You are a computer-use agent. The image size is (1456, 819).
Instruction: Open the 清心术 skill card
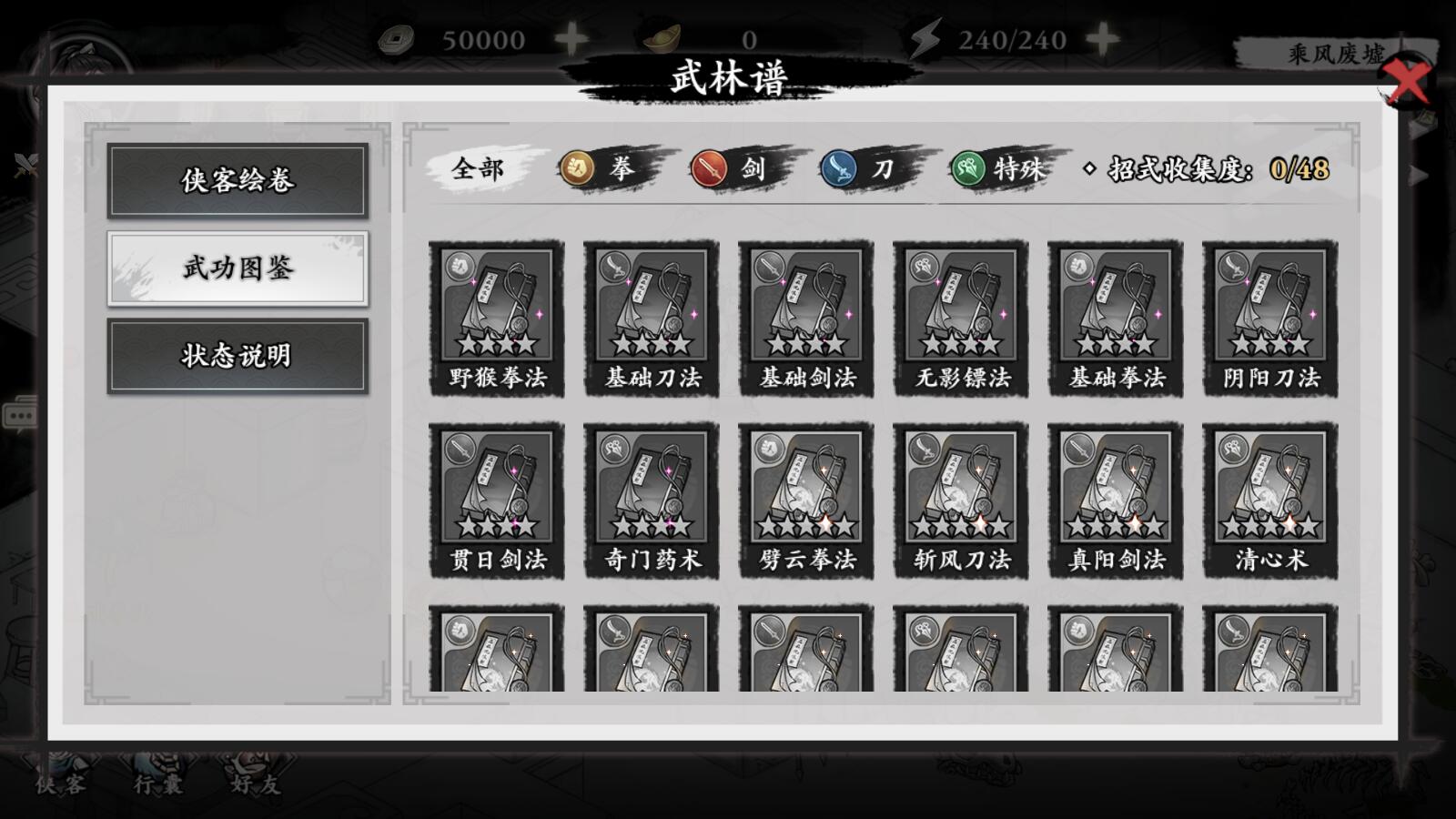click(x=1270, y=496)
